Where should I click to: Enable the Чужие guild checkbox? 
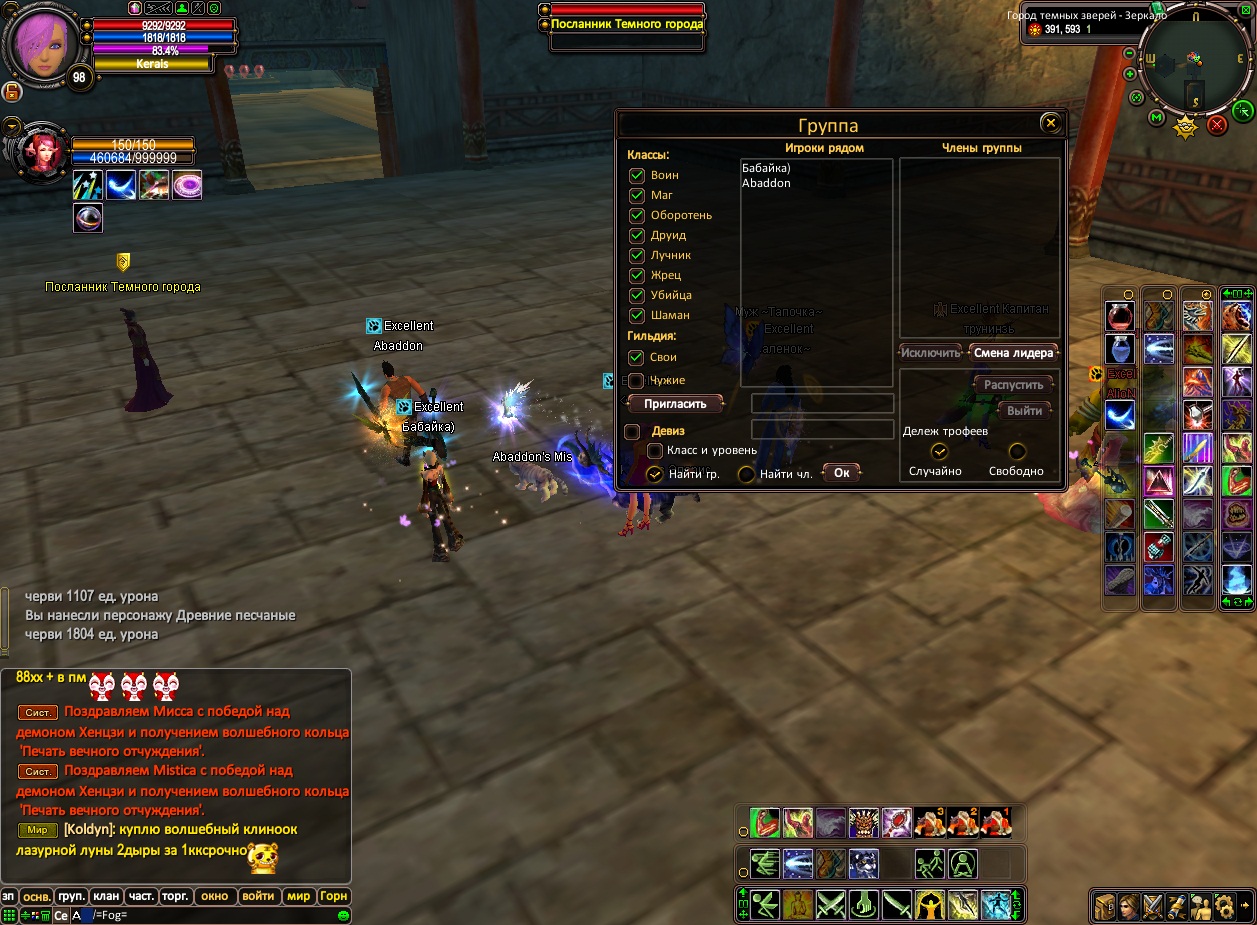click(636, 380)
